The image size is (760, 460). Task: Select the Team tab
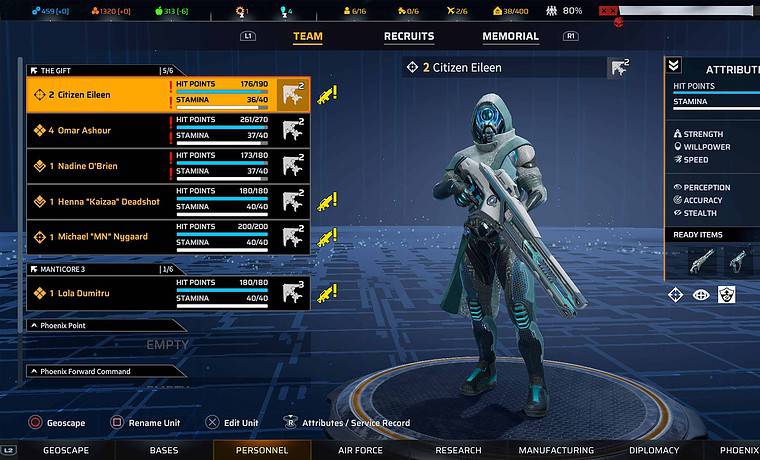308,37
